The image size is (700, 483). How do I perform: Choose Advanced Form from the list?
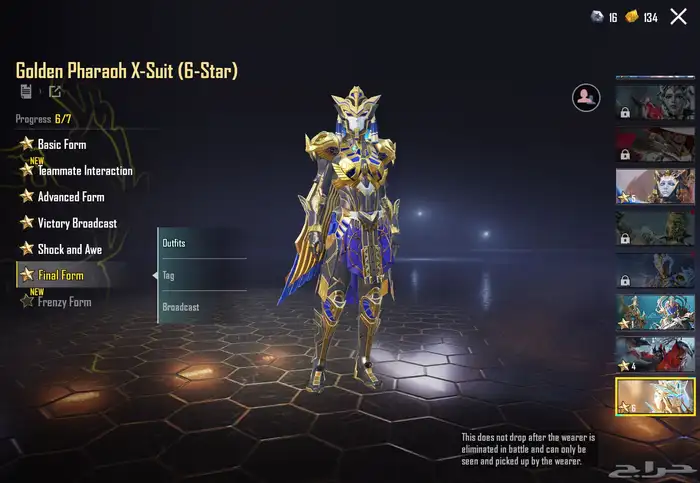coord(70,197)
